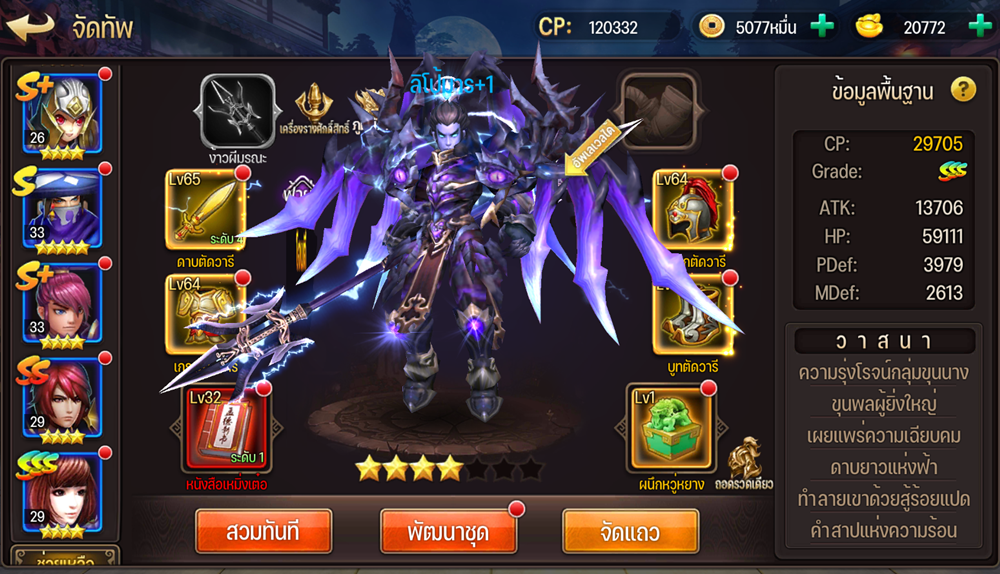Open the yellow question mark help

coord(962,90)
